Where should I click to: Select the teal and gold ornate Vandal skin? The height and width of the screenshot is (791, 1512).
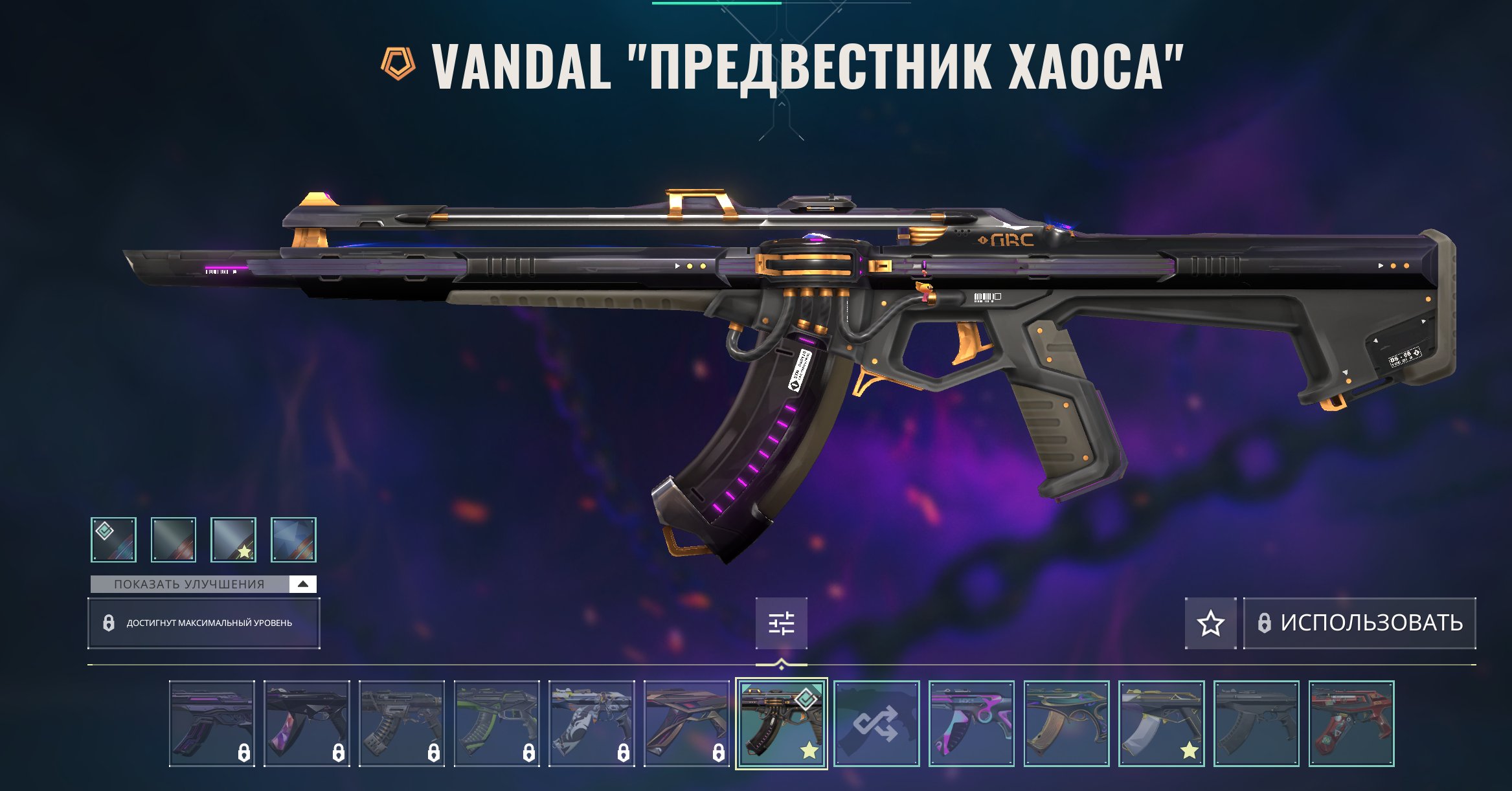tap(1066, 723)
